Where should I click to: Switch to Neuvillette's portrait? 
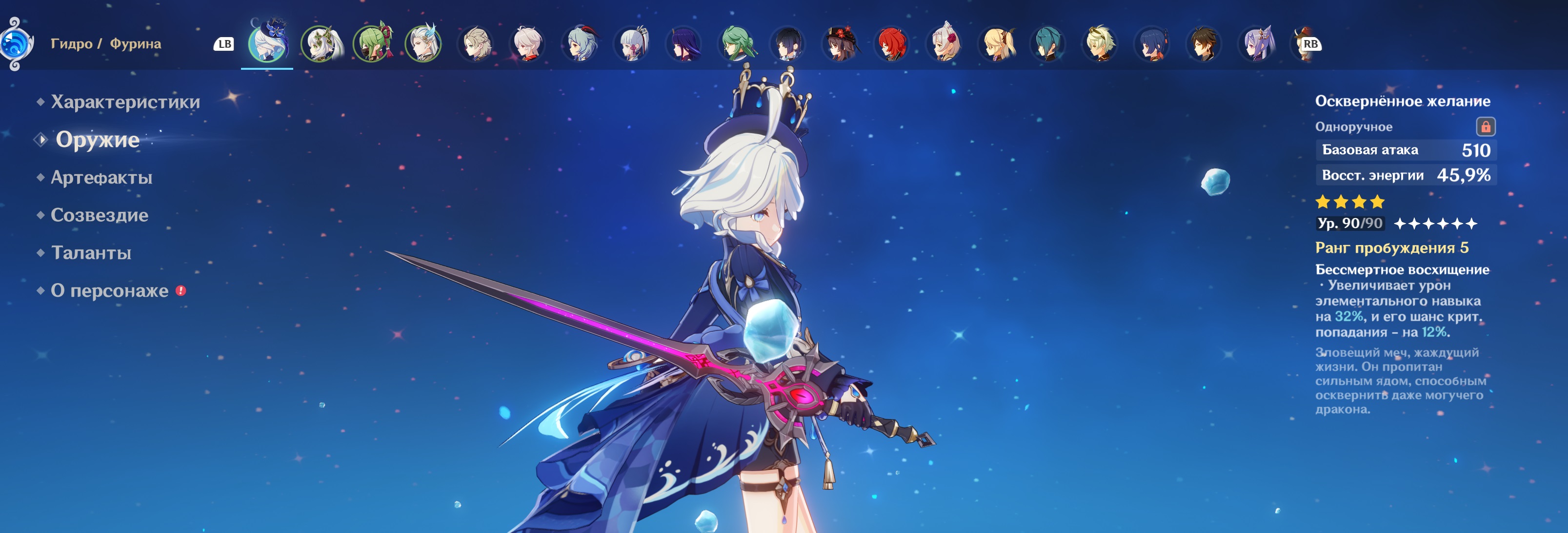pos(423,43)
